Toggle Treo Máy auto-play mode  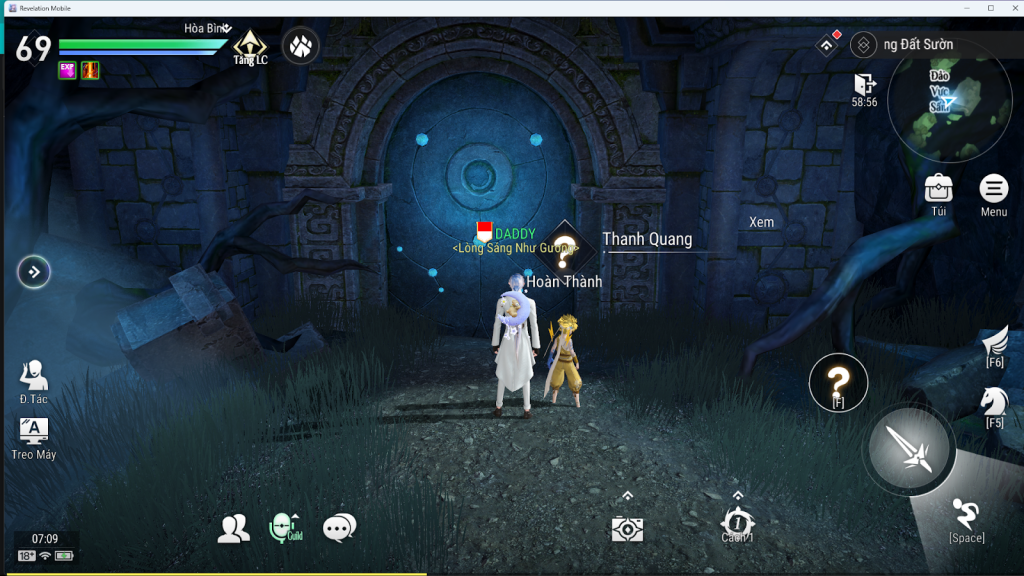(x=34, y=432)
